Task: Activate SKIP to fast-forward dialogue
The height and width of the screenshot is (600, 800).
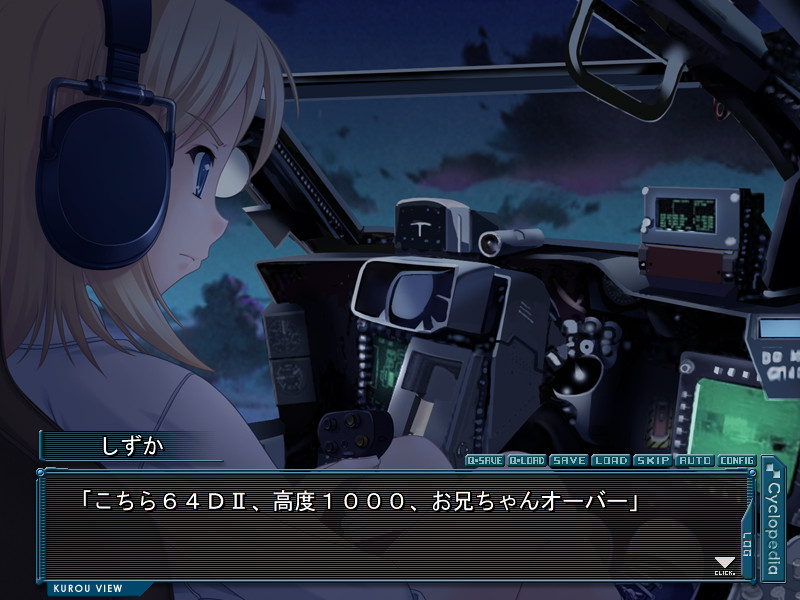Action: [x=653, y=461]
